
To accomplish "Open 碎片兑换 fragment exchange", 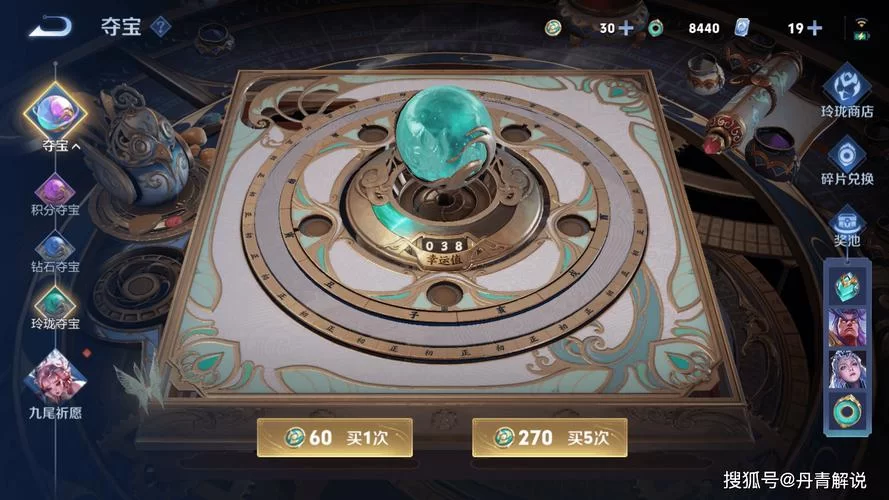I will coord(846,162).
